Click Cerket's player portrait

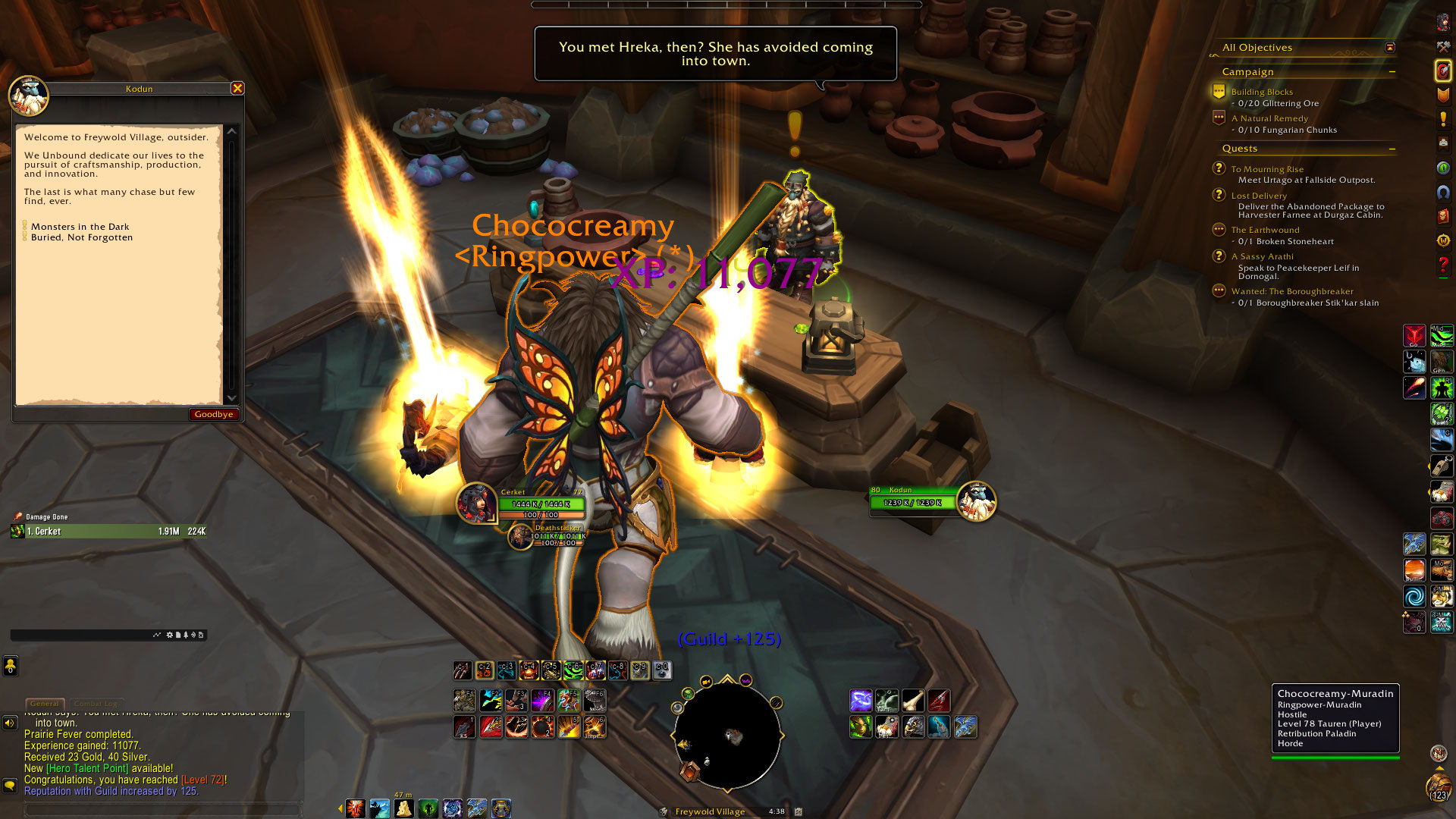click(476, 502)
